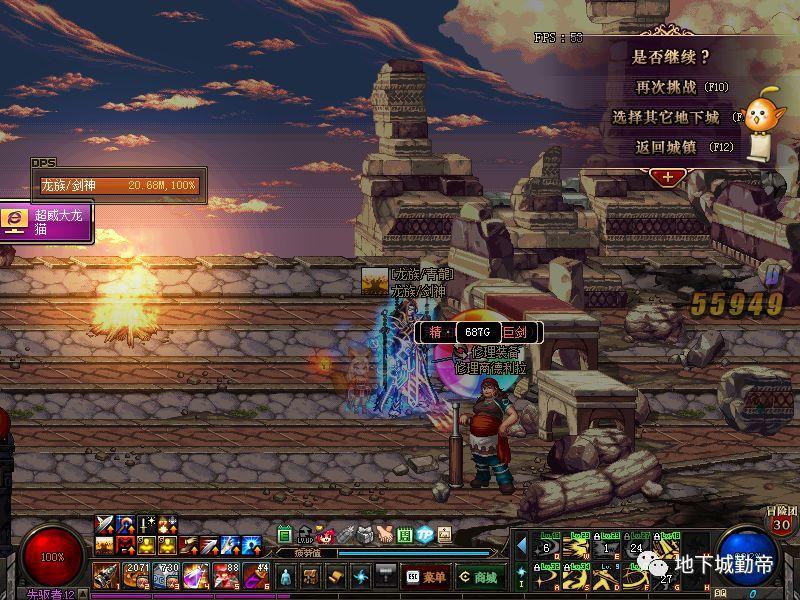
Task: Click the 超威大龙猫 notification panel
Action: (47, 220)
